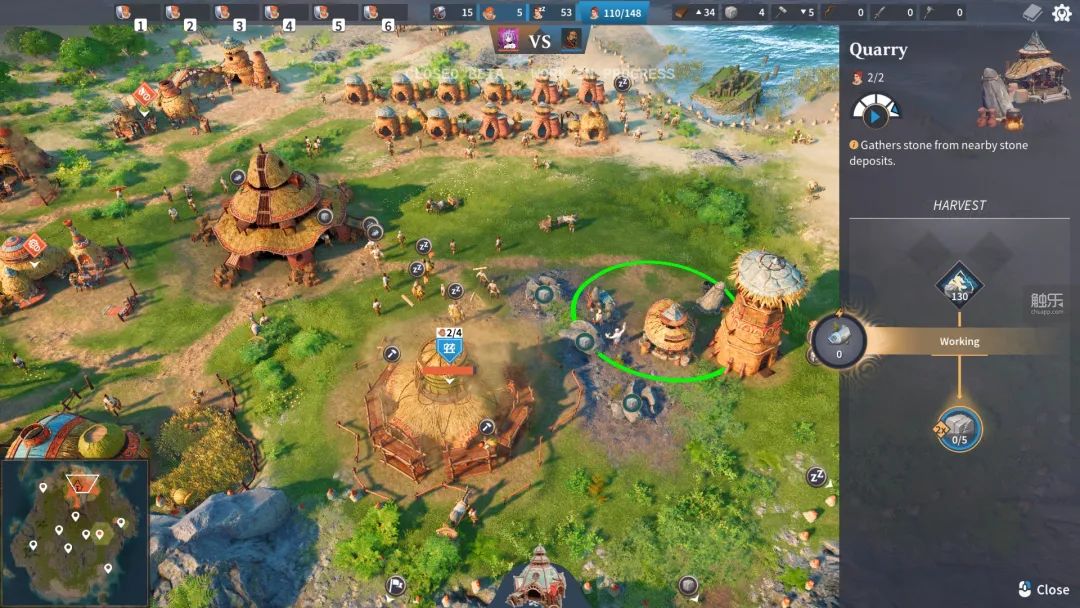Click the player portrait in VS banner
The height and width of the screenshot is (608, 1080).
point(509,40)
